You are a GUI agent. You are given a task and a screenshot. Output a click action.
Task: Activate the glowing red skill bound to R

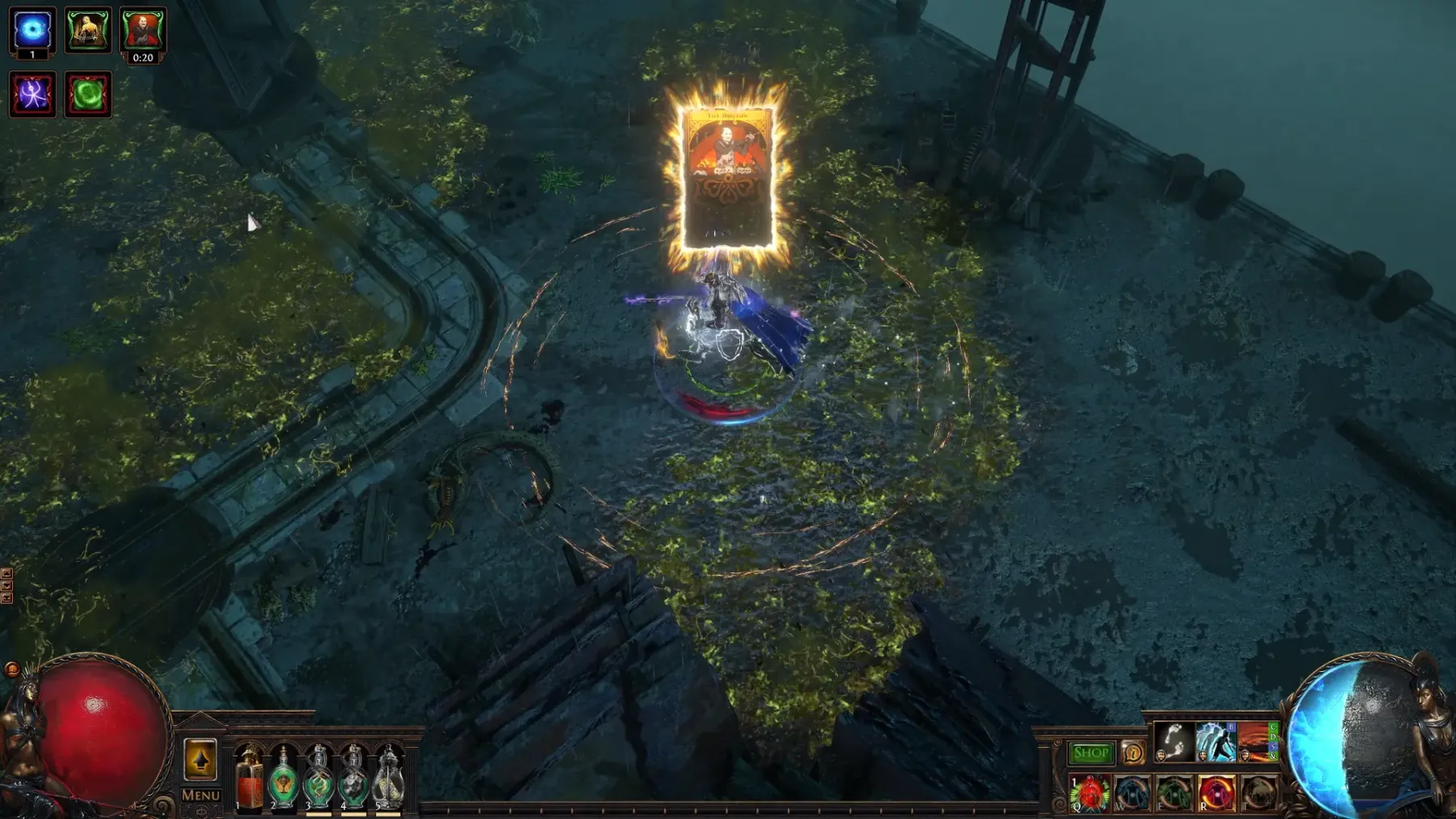[1216, 793]
